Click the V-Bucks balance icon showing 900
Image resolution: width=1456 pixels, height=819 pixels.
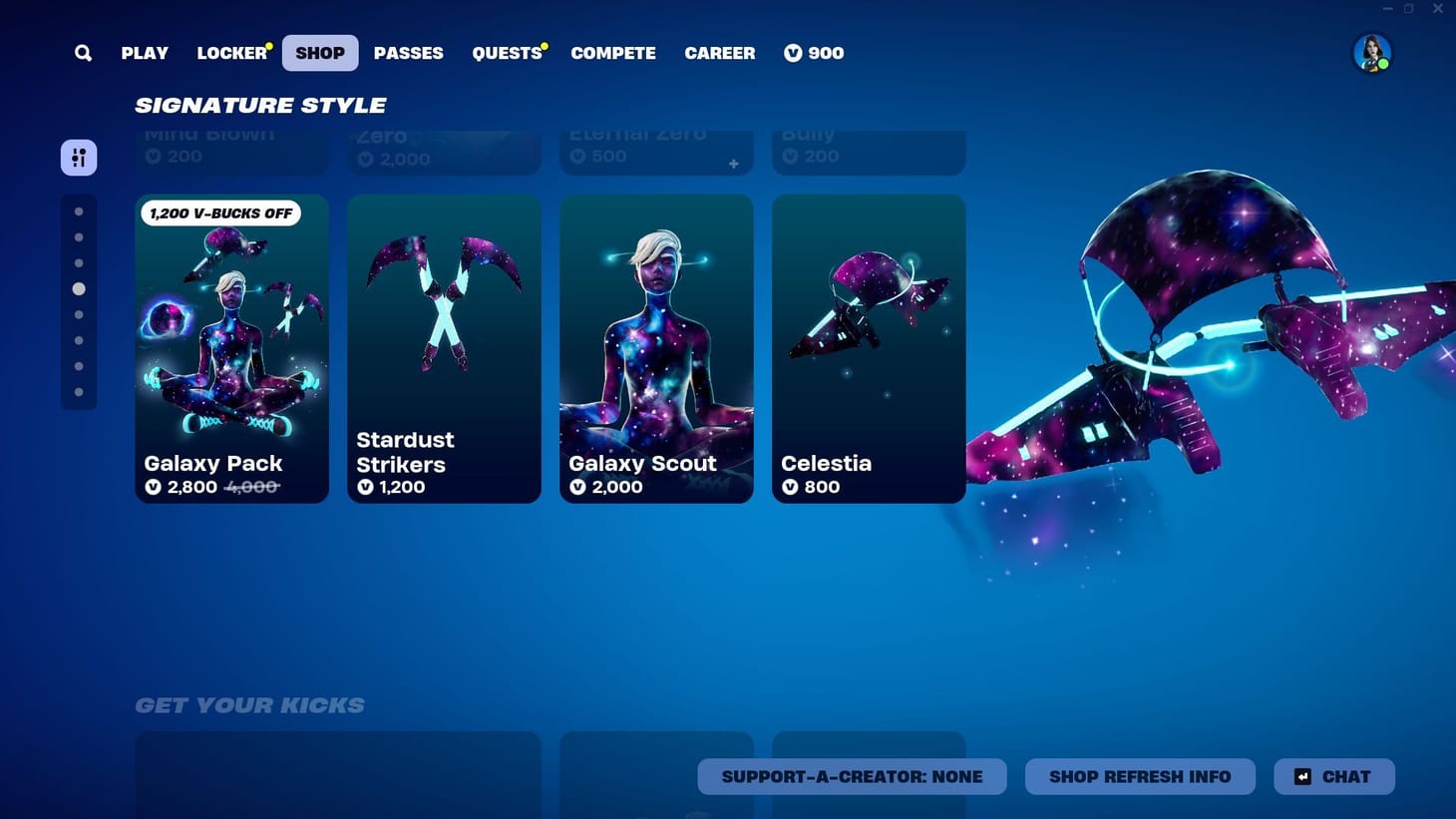(791, 53)
